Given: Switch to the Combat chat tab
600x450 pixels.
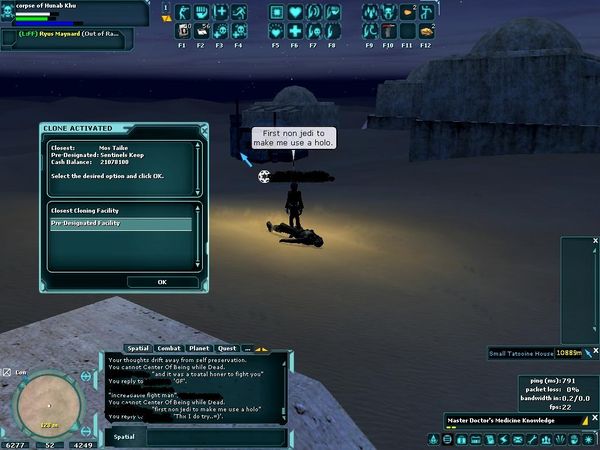Looking at the screenshot, I should coord(169,348).
